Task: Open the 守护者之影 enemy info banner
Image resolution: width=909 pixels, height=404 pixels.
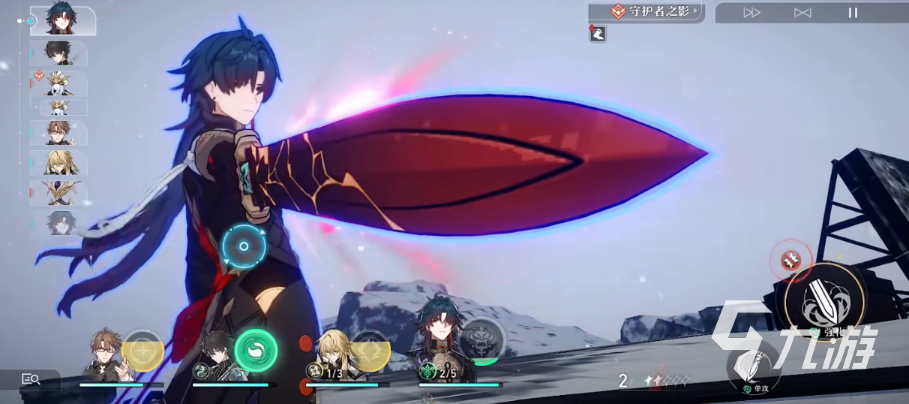Action: pos(646,12)
